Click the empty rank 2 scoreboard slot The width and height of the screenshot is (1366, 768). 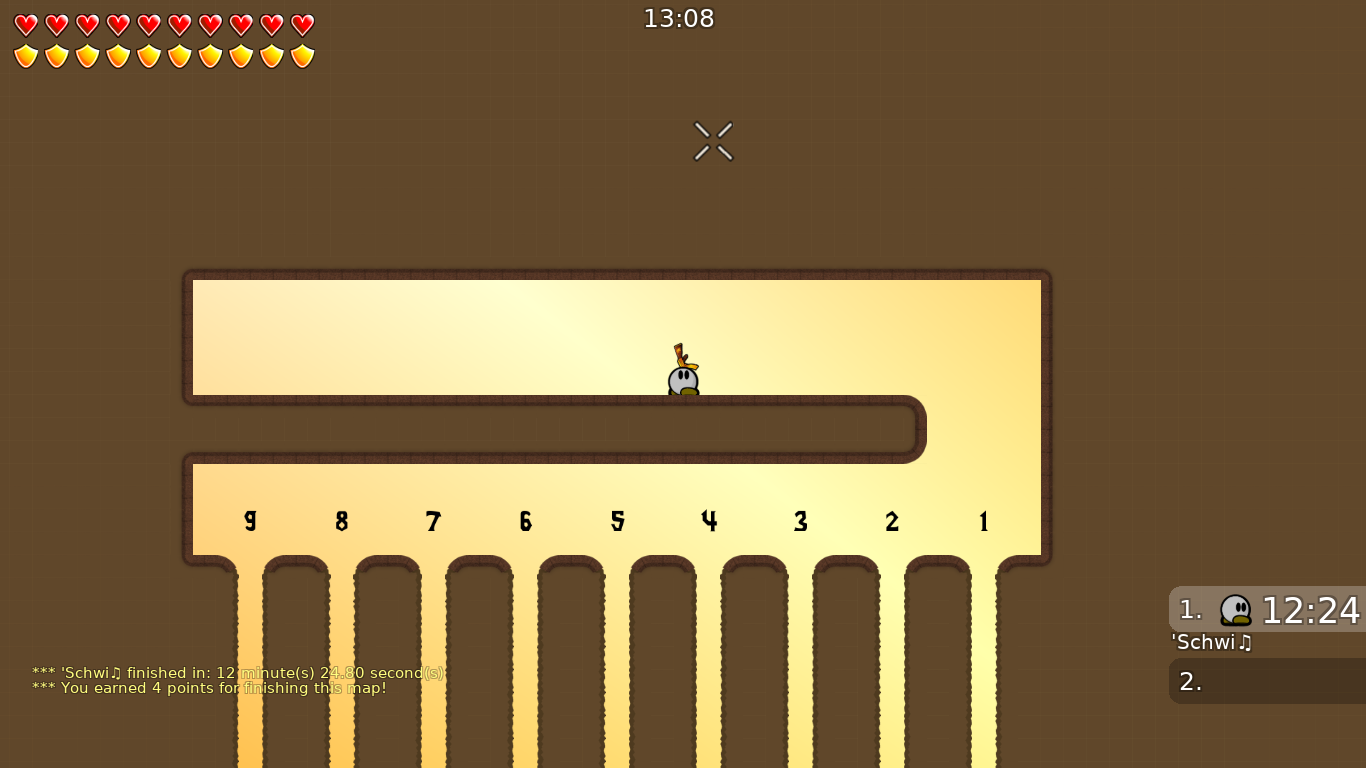pyautogui.click(x=1265, y=681)
